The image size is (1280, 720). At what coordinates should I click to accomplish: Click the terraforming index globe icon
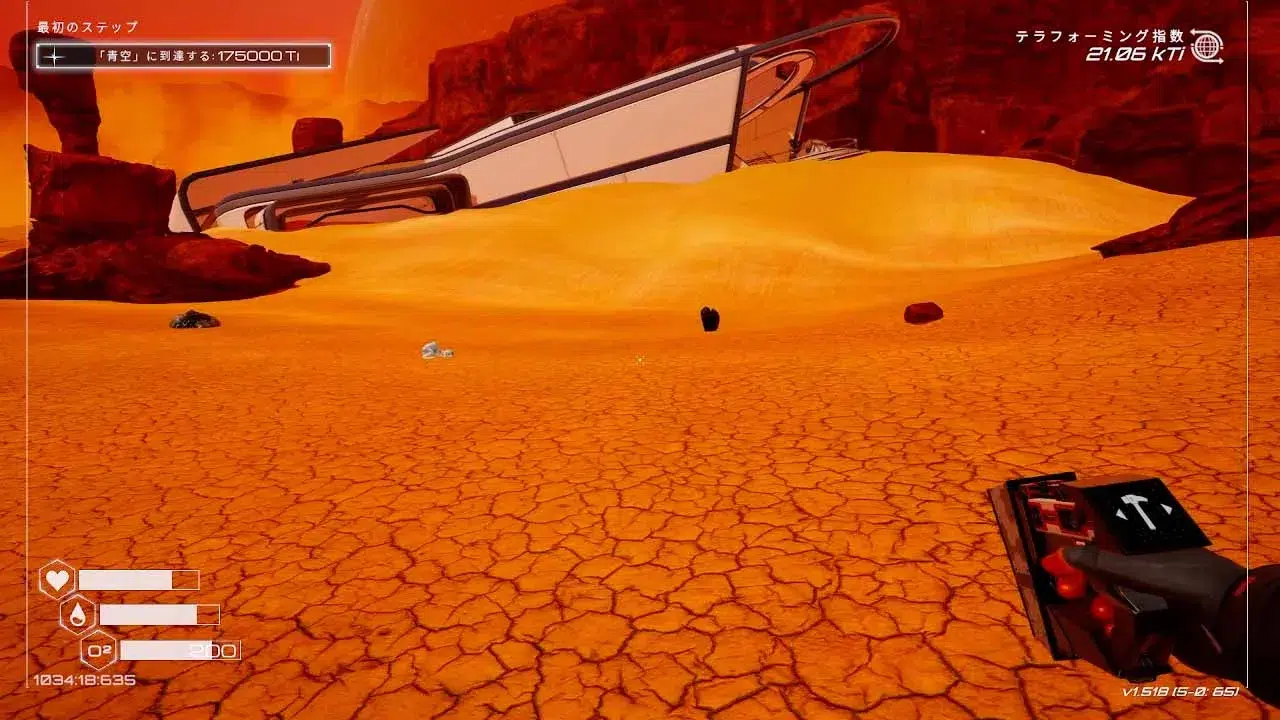pos(1206,46)
